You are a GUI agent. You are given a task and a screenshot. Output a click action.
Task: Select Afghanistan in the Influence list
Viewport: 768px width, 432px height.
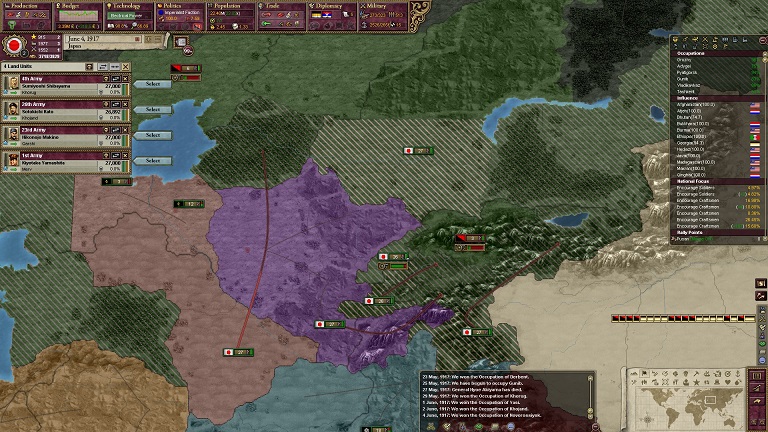(700, 104)
